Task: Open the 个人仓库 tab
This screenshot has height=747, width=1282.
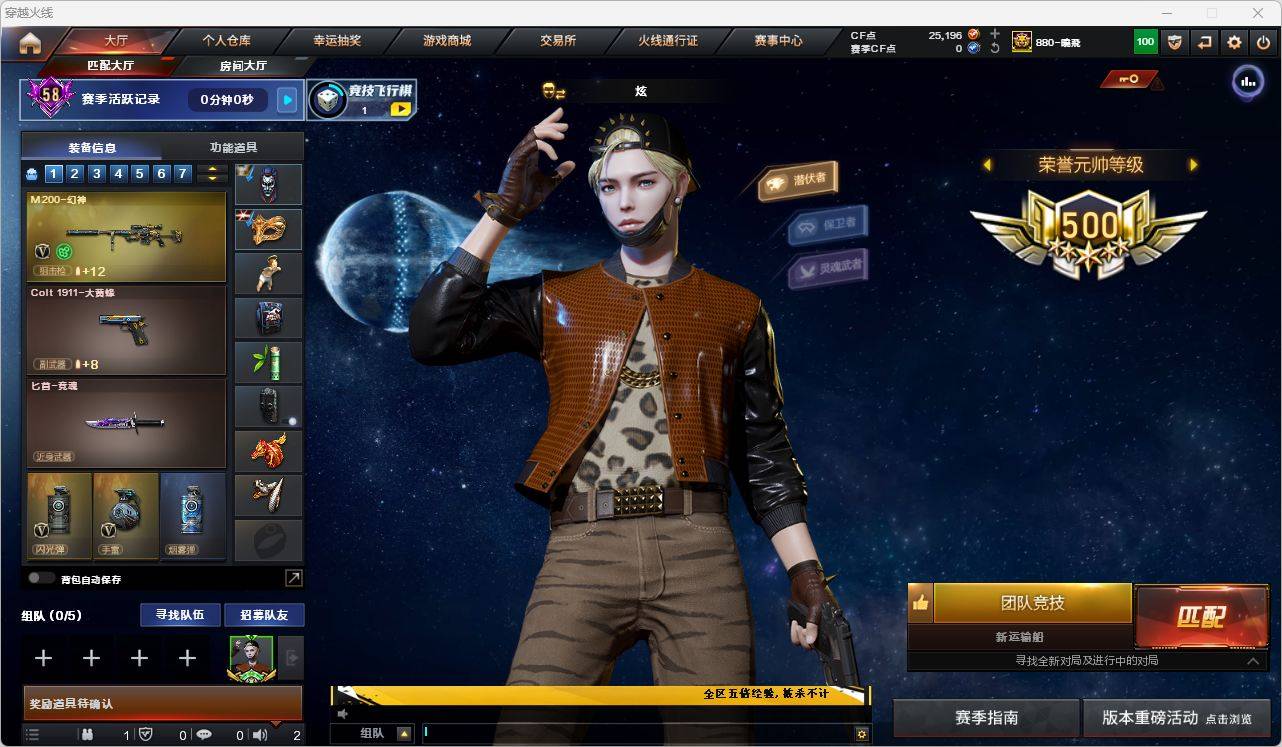Action: tap(227, 41)
